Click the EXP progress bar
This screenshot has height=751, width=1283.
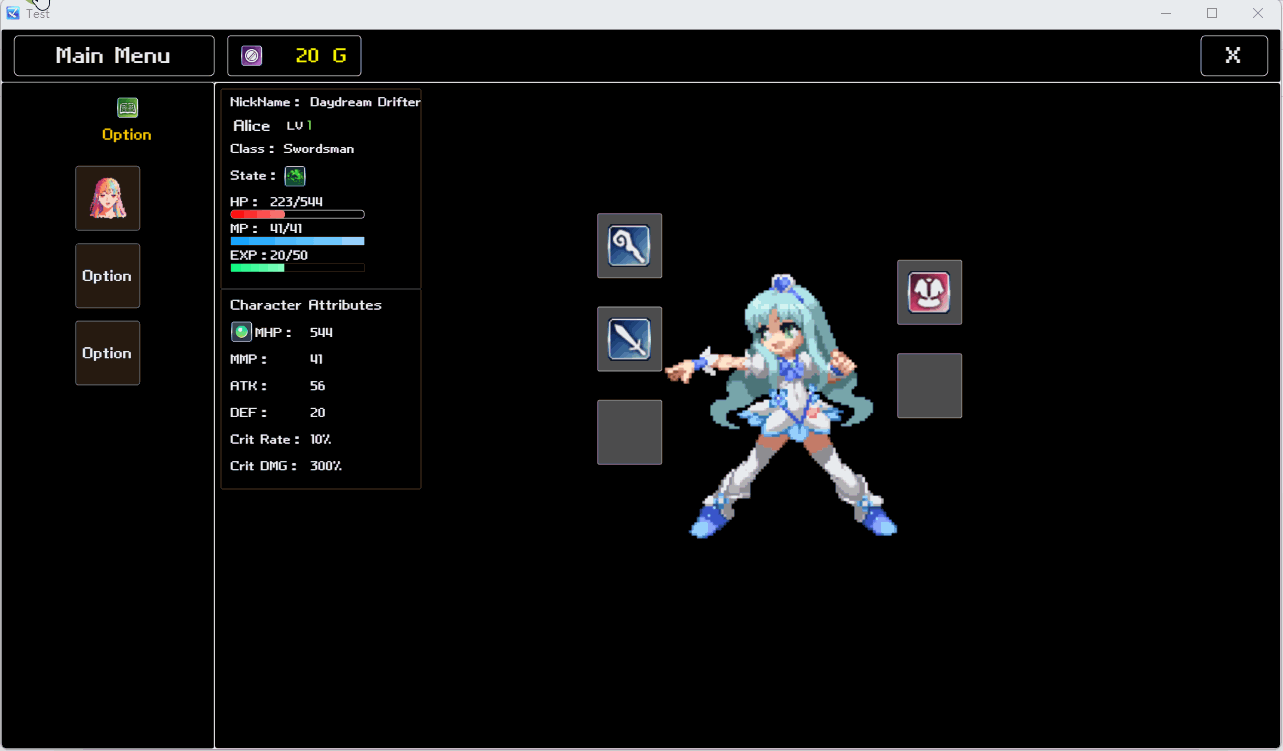click(x=296, y=267)
